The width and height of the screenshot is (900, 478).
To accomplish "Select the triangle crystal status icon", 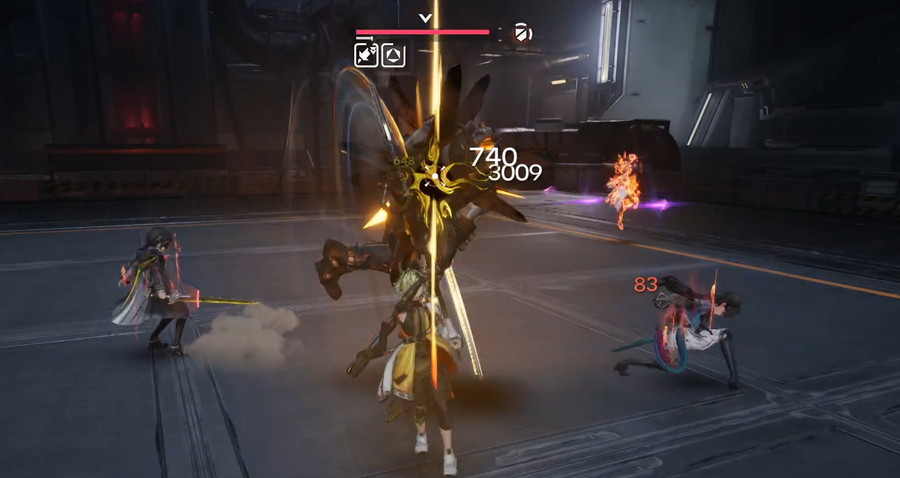I will (x=393, y=55).
